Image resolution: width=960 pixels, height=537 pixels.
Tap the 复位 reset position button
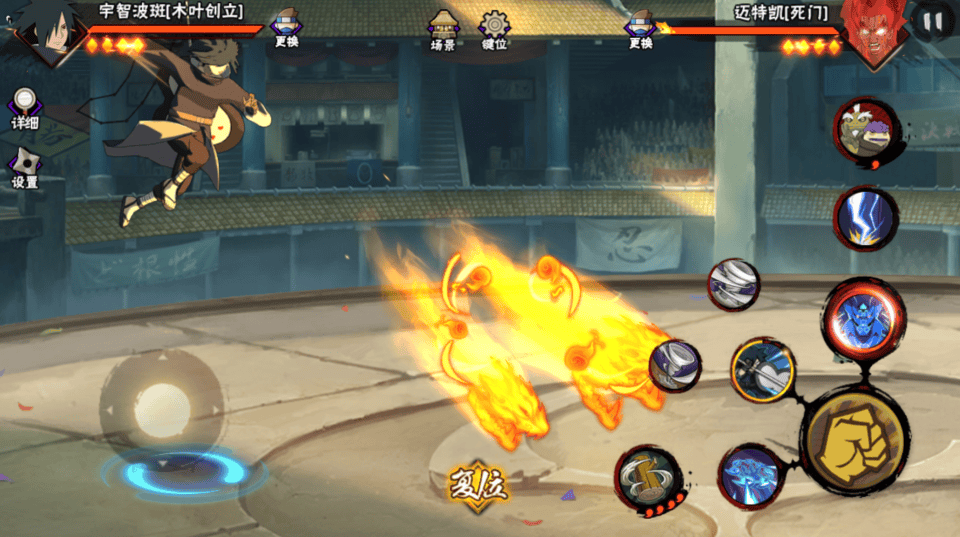pos(478,485)
